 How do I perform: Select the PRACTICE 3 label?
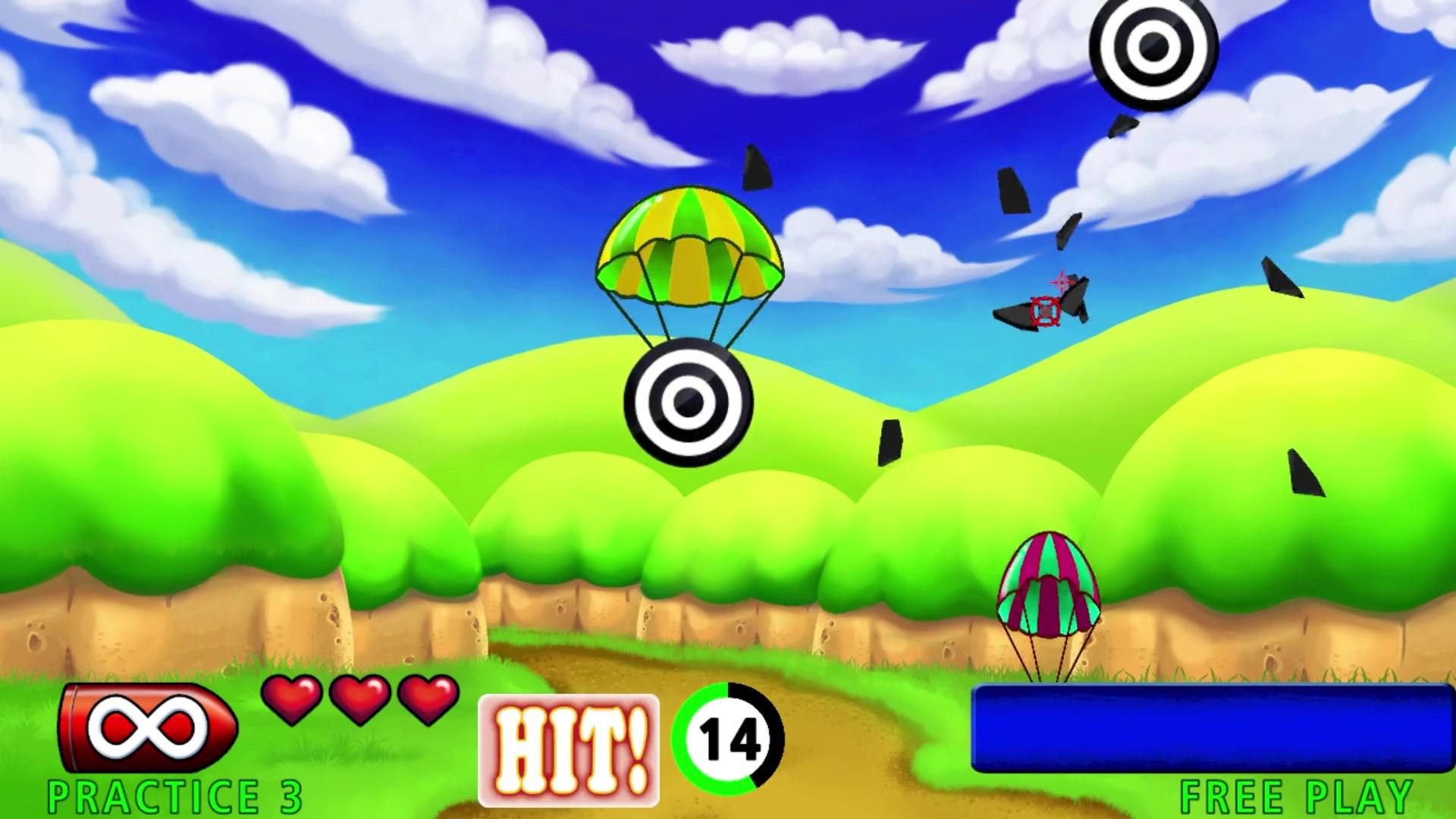coord(173,795)
